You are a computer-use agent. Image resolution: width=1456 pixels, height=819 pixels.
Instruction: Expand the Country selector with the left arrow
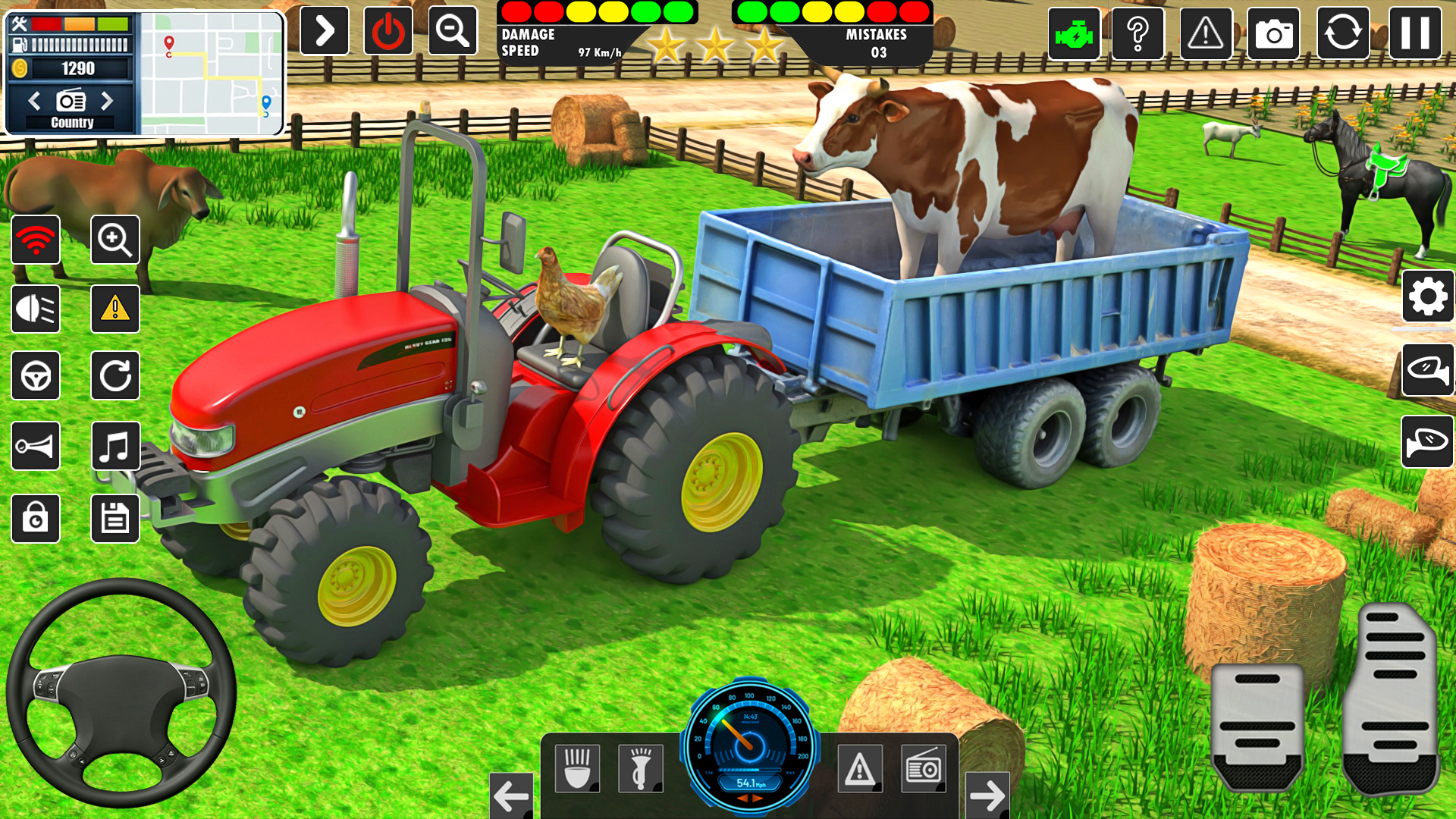pyautogui.click(x=36, y=99)
